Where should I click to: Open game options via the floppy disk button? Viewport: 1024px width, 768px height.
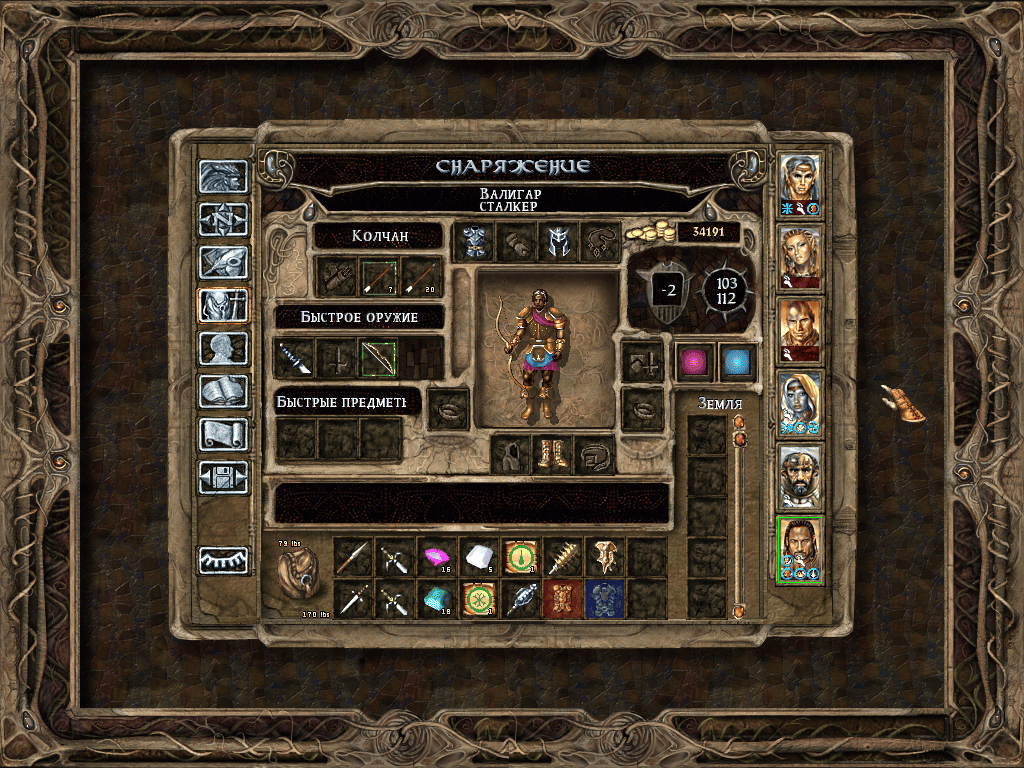tap(222, 477)
